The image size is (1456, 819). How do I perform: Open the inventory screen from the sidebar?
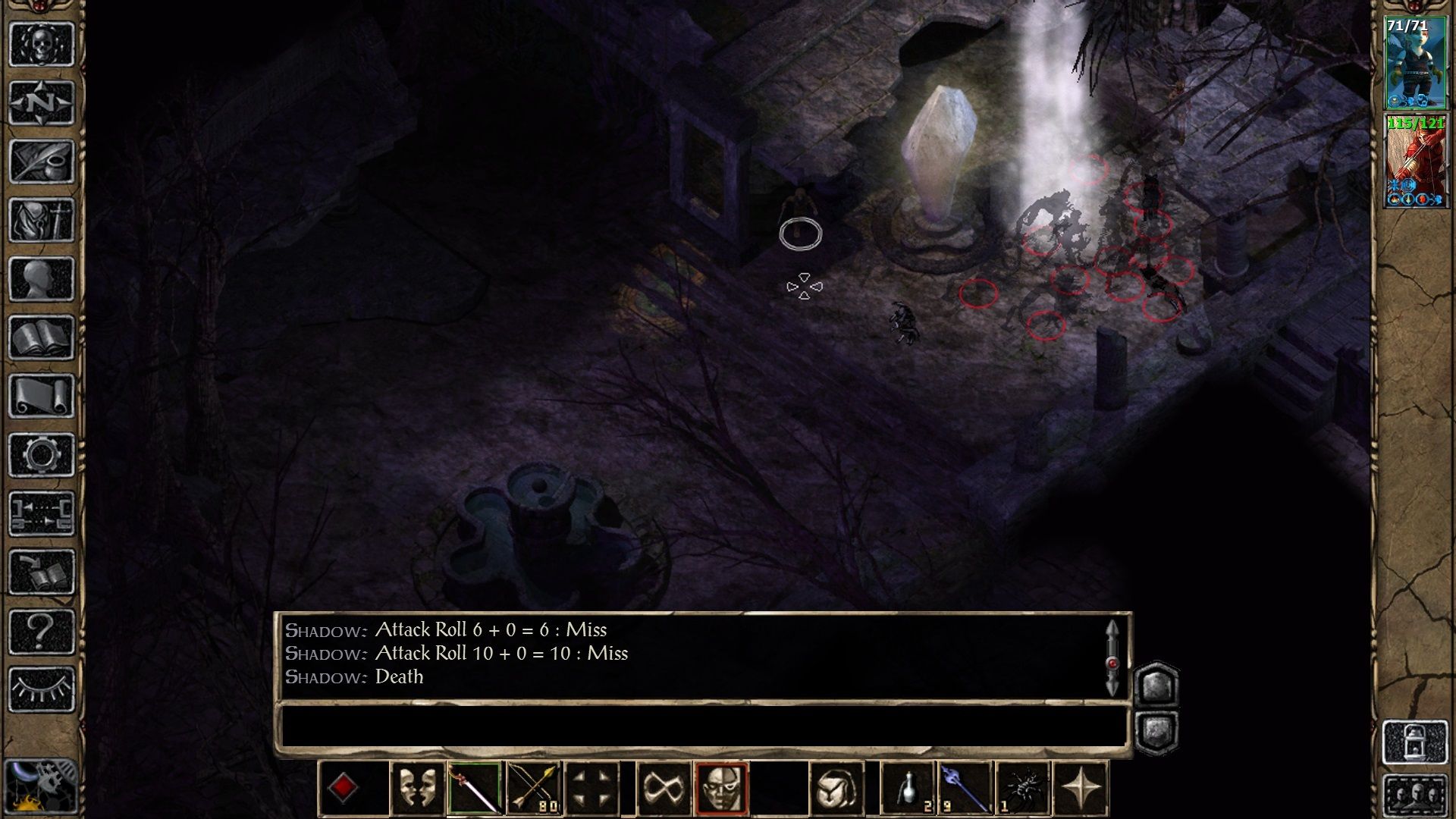pyautogui.click(x=41, y=220)
